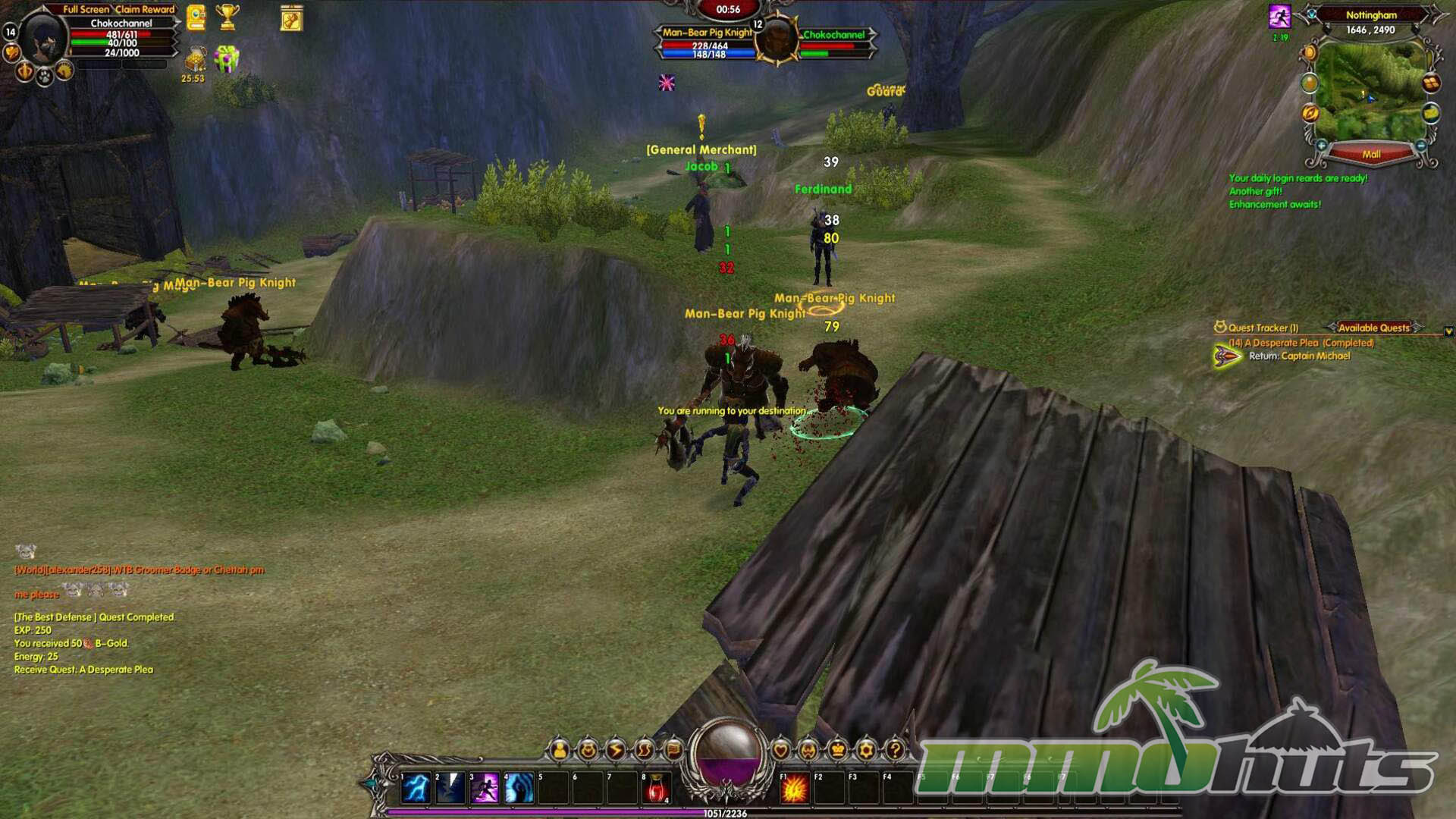Click Captain Michael quest return link
This screenshot has width=1456, height=819.
click(x=1316, y=356)
